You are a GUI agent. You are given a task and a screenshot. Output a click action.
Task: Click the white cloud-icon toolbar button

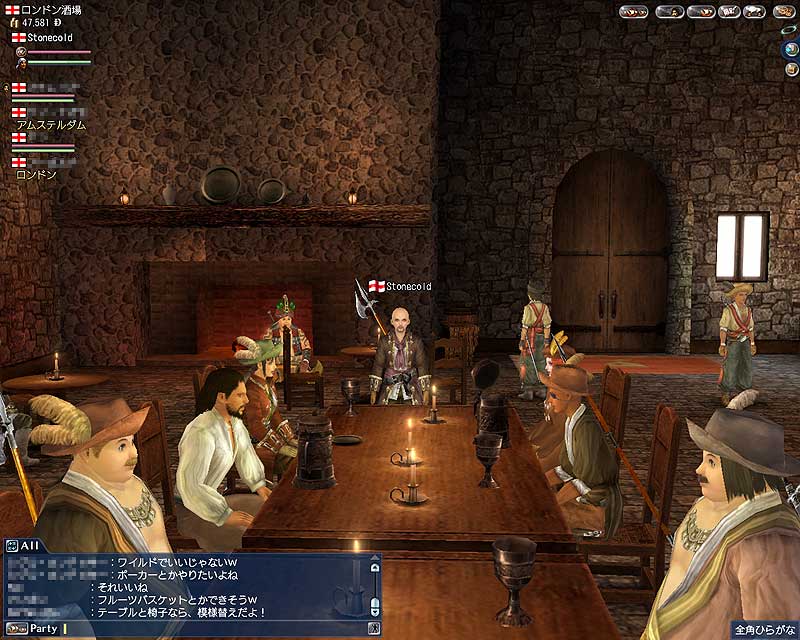coord(752,12)
